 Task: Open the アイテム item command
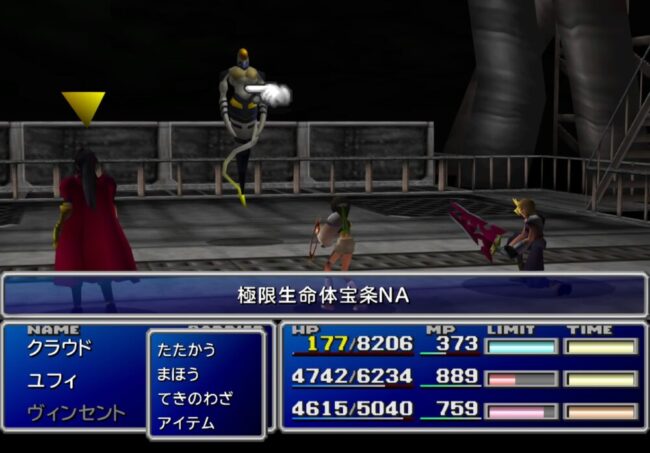click(x=186, y=422)
